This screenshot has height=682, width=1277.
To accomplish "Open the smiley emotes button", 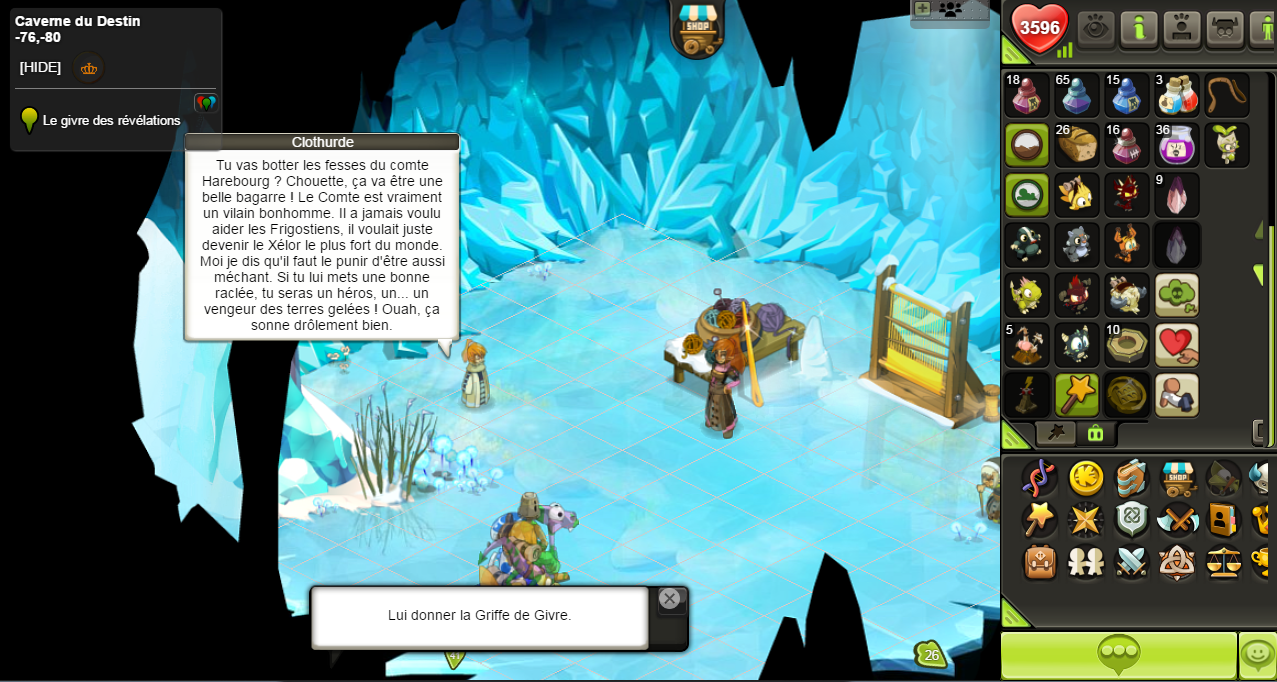I will click(1258, 655).
